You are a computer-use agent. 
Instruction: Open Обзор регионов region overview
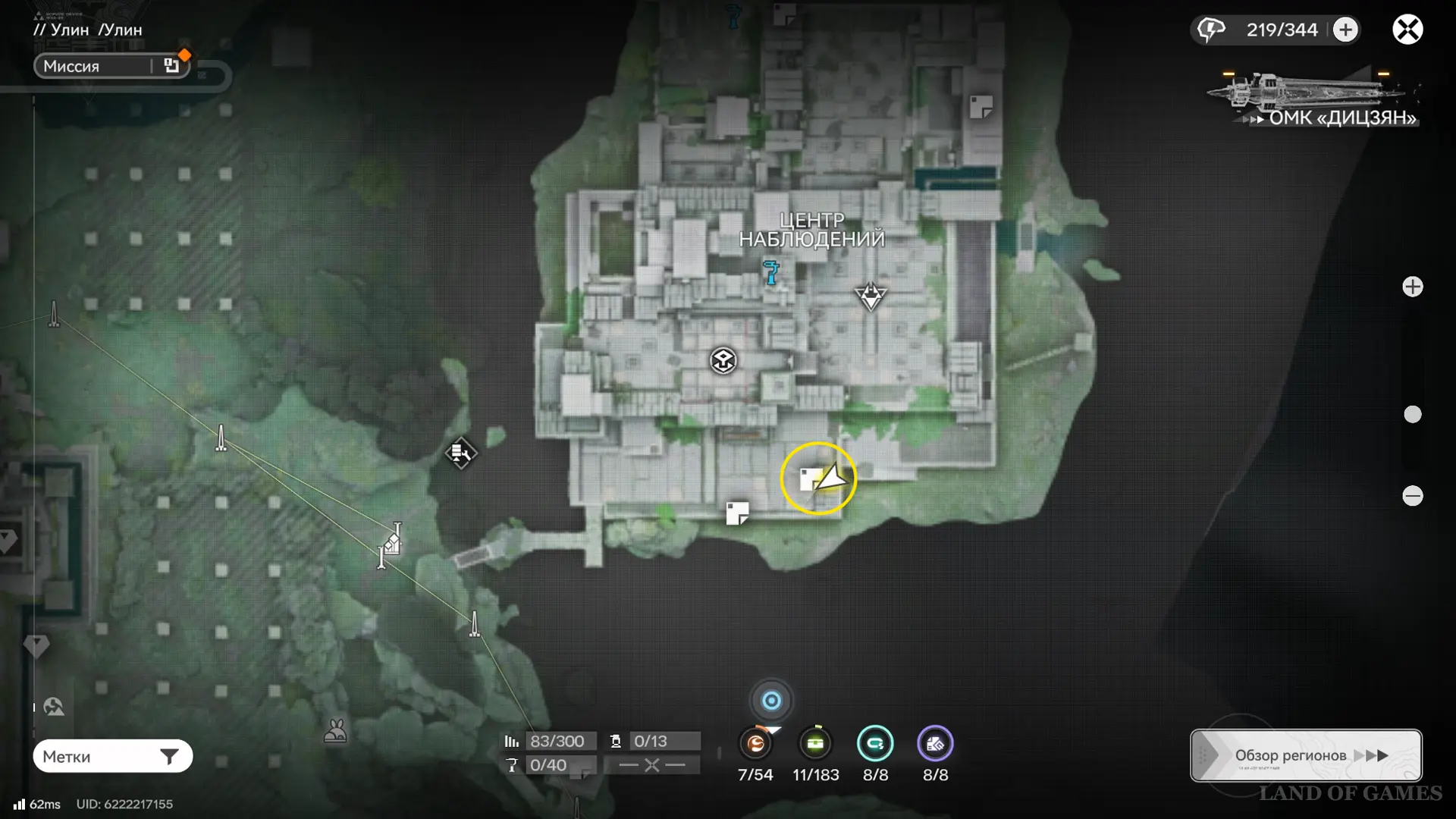coord(1305,755)
